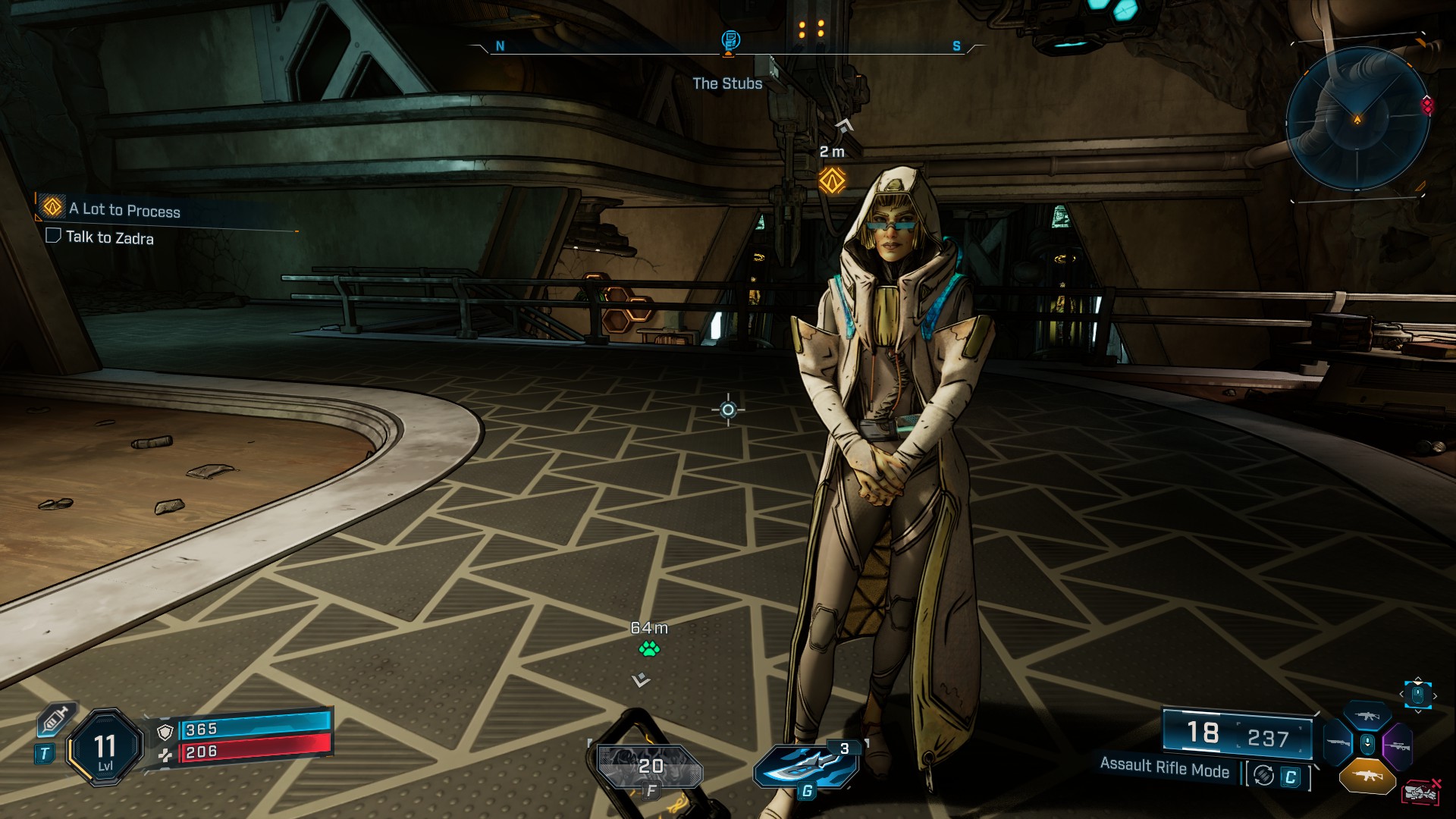The image size is (1456, 819).
Task: Equip the shotgun in the left weapon slot
Action: pos(1338,743)
